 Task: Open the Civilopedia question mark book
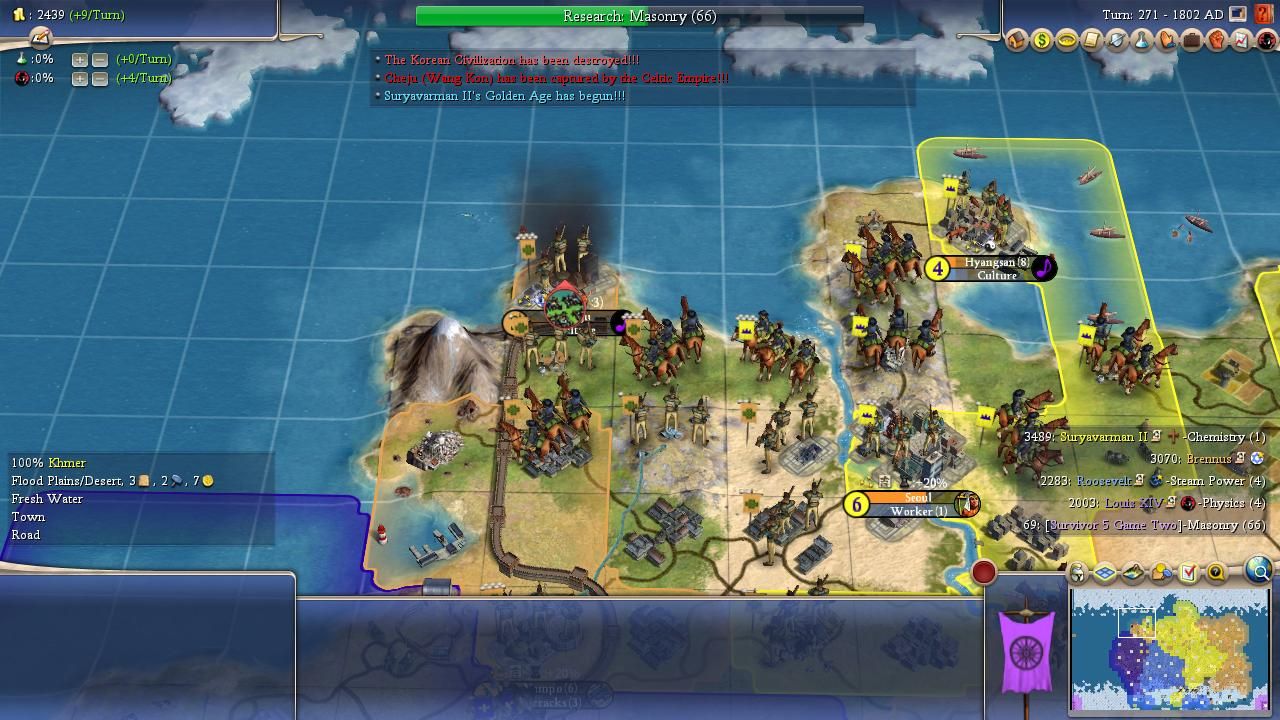pyautogui.click(x=1264, y=15)
